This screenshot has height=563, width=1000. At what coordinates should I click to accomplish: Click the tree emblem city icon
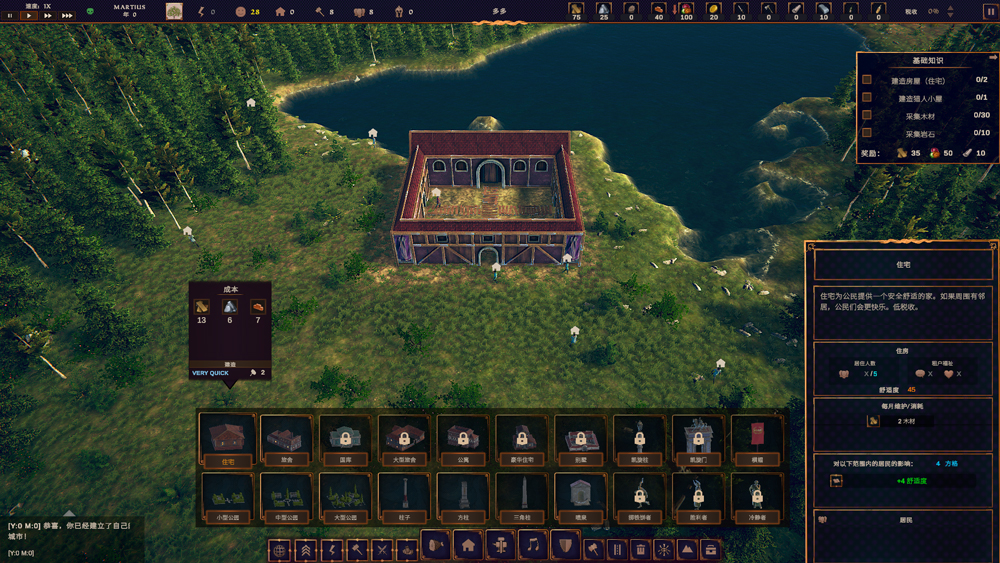(x=174, y=11)
